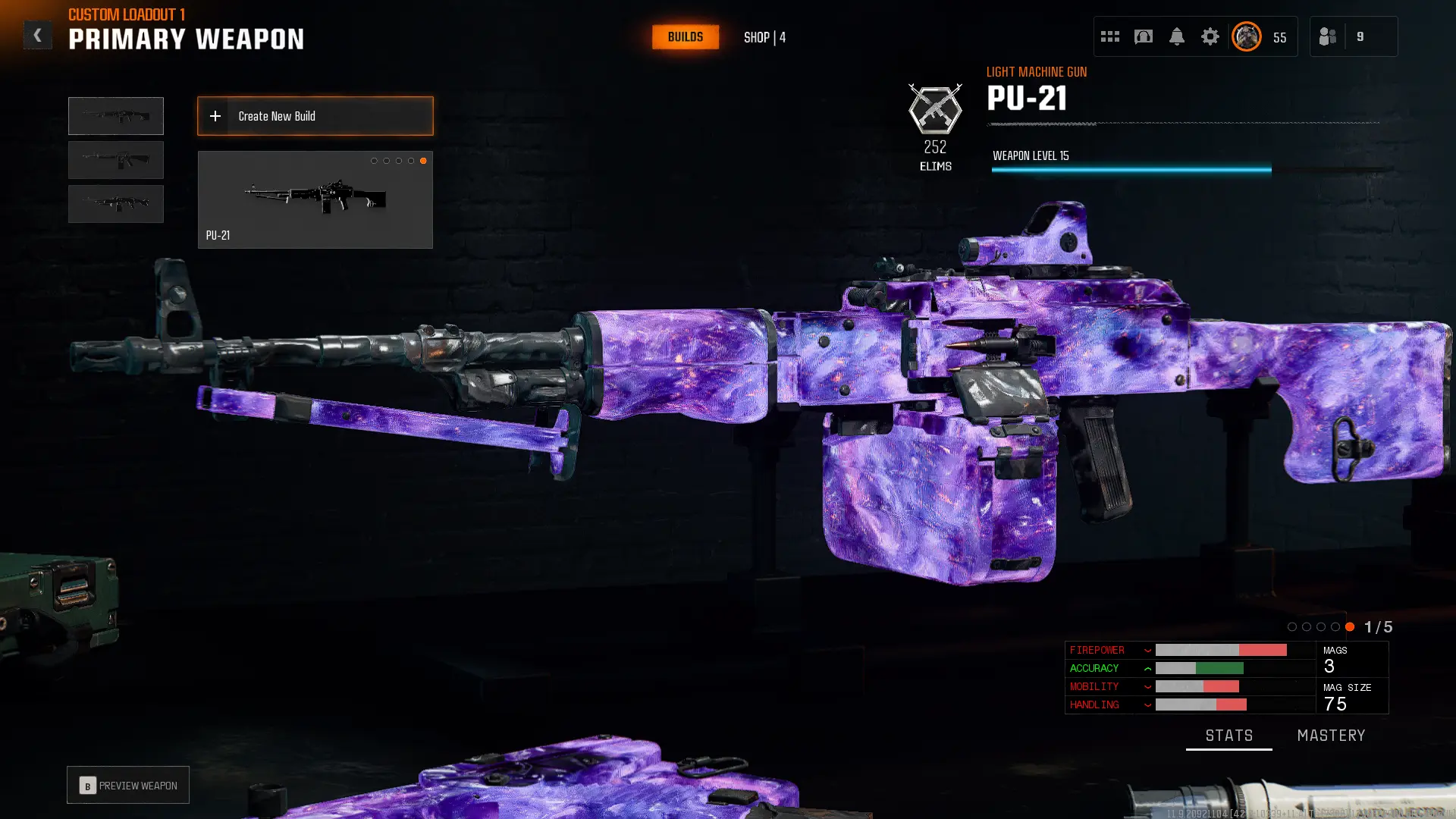Open settings with the gear icon
Viewport: 1456px width, 819px height.
coord(1210,36)
